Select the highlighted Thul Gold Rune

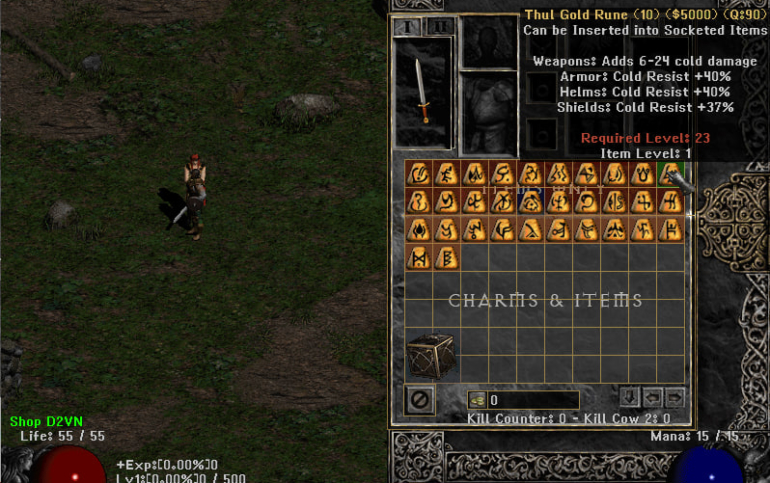669,173
